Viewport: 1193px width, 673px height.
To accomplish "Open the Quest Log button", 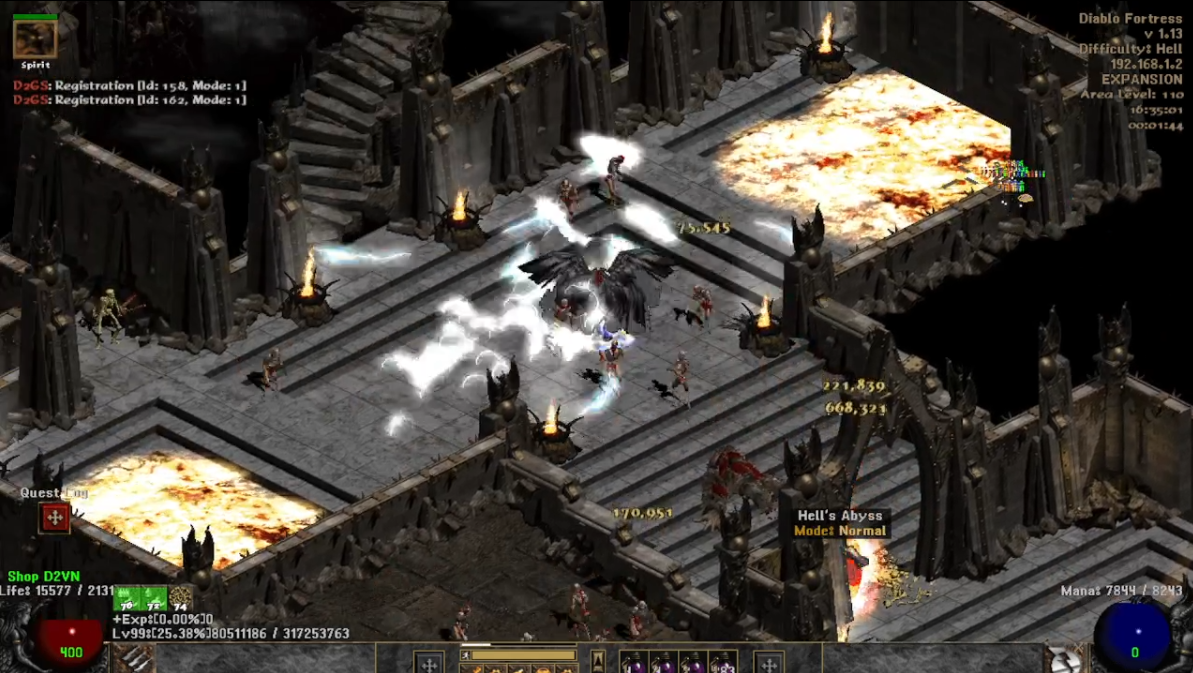I will point(54,517).
